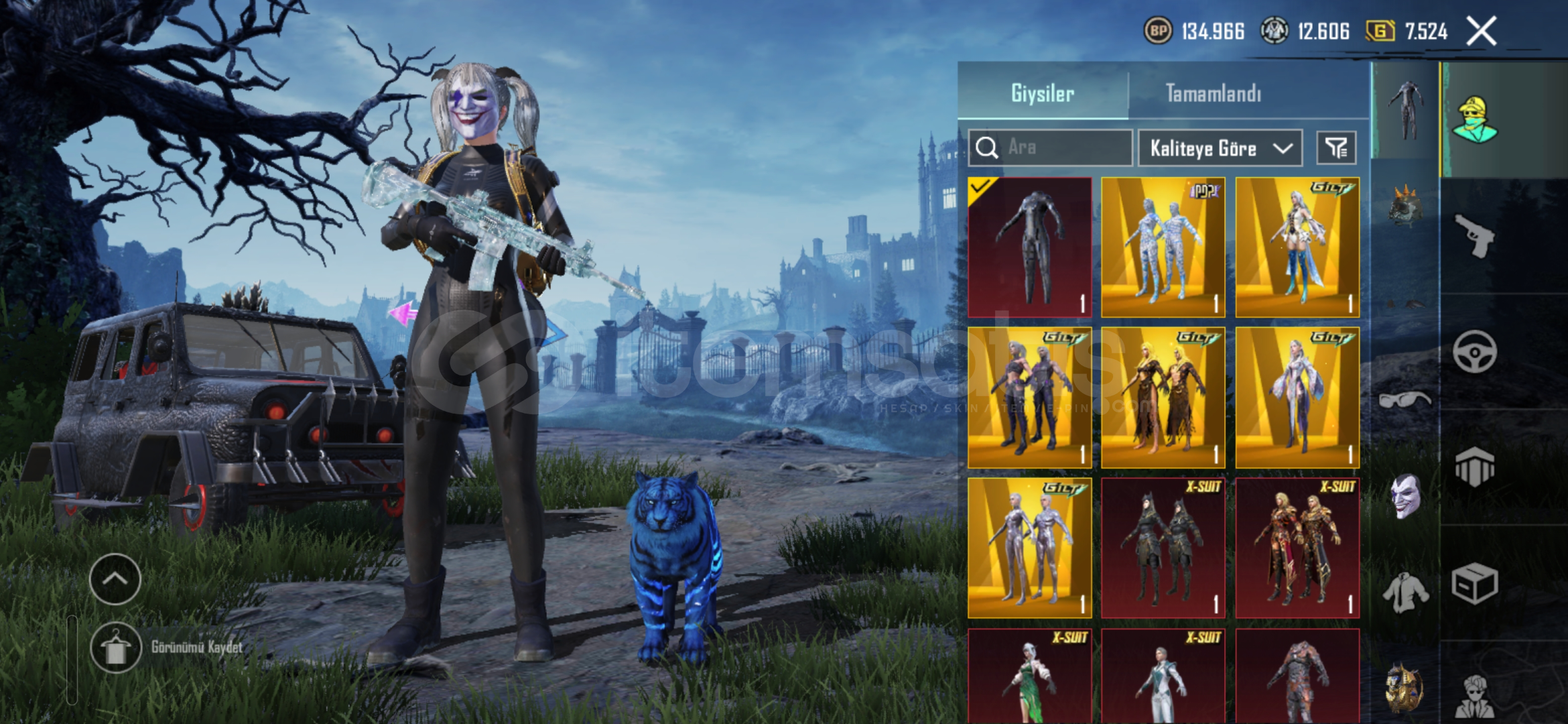Image resolution: width=1568 pixels, height=724 pixels.
Task: Select the green dress X-SUIT outfit
Action: (1030, 677)
